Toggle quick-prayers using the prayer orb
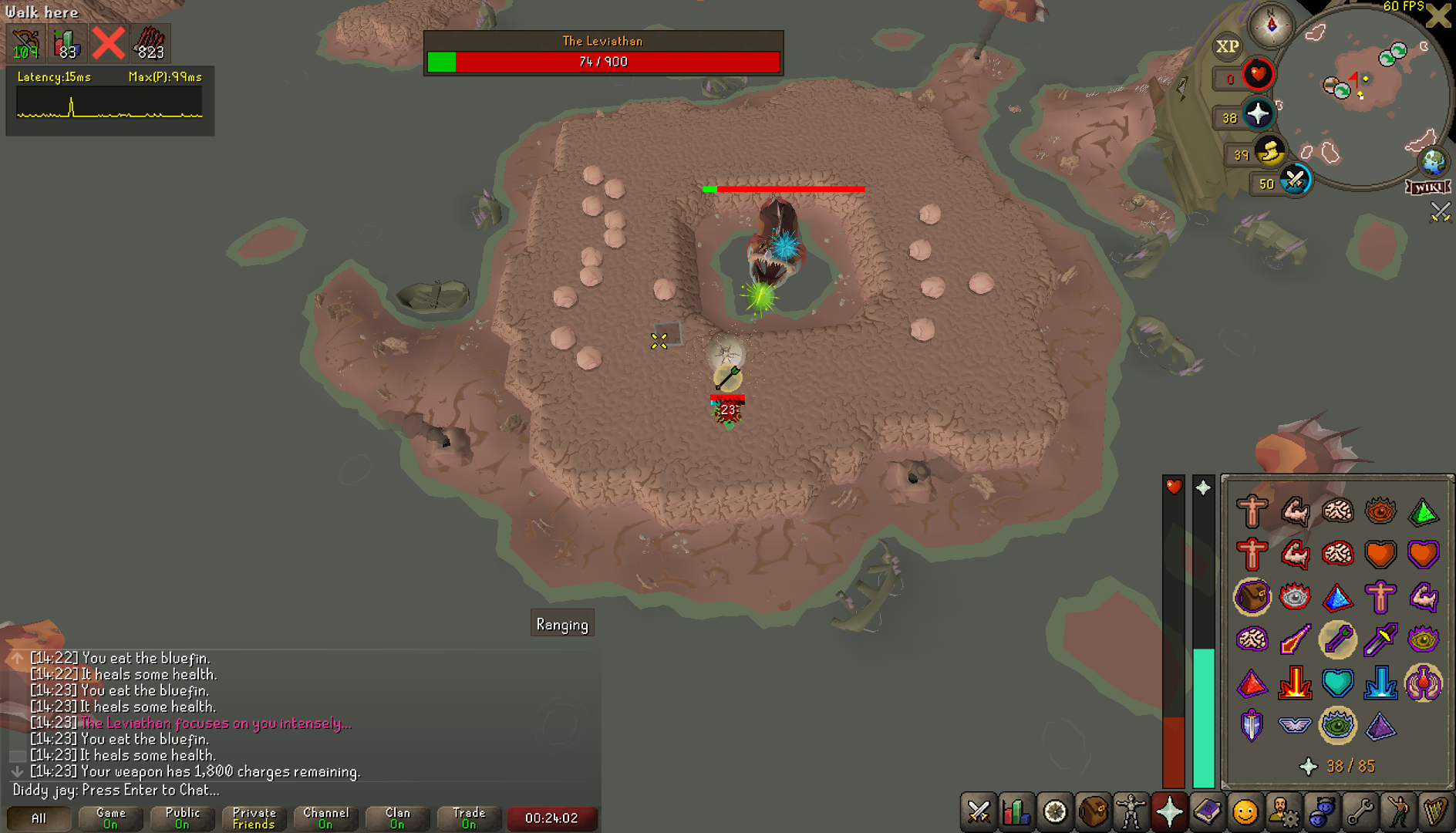The width and height of the screenshot is (1456, 833). [1258, 115]
